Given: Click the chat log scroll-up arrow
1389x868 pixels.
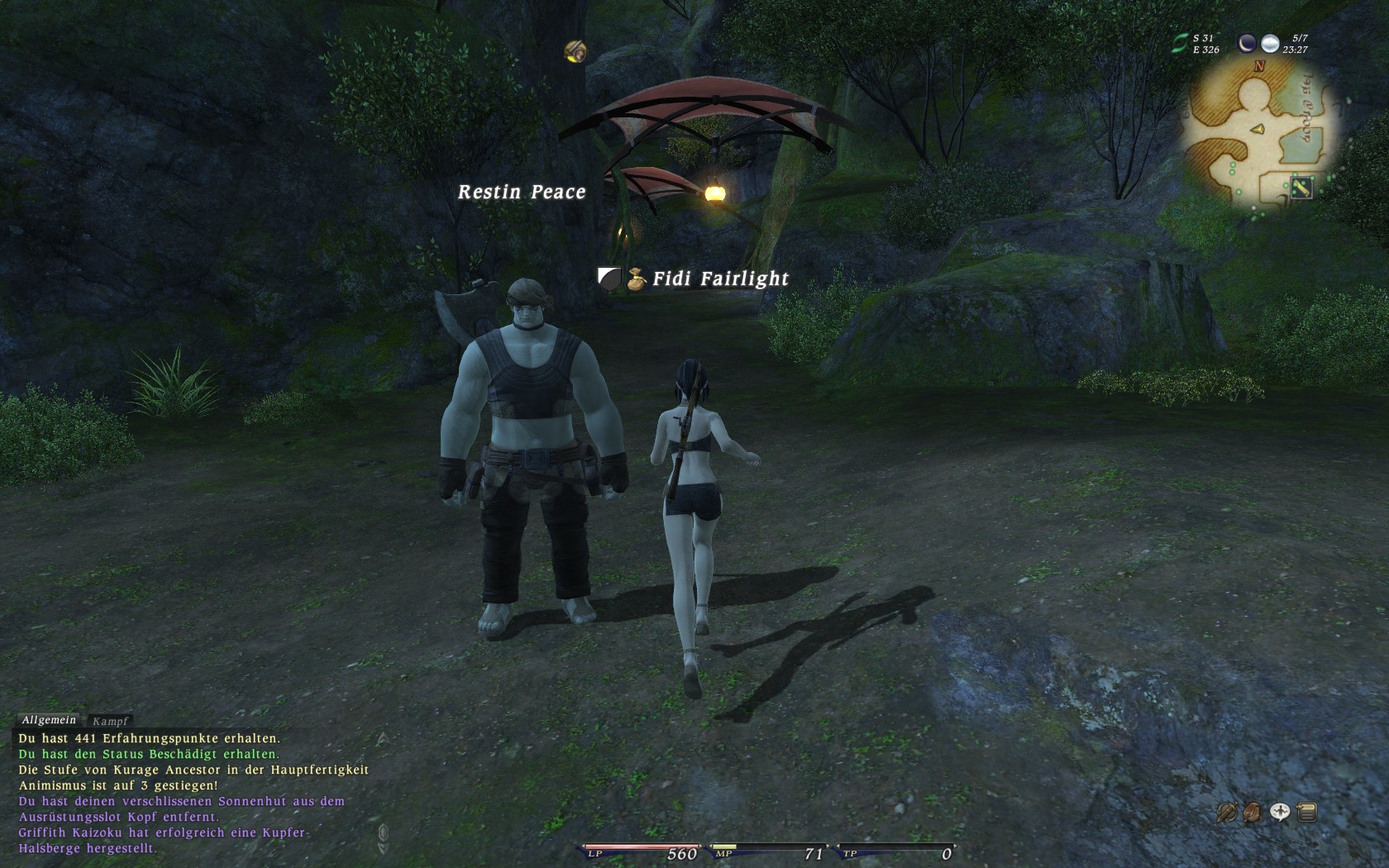Looking at the screenshot, I should 383,738.
